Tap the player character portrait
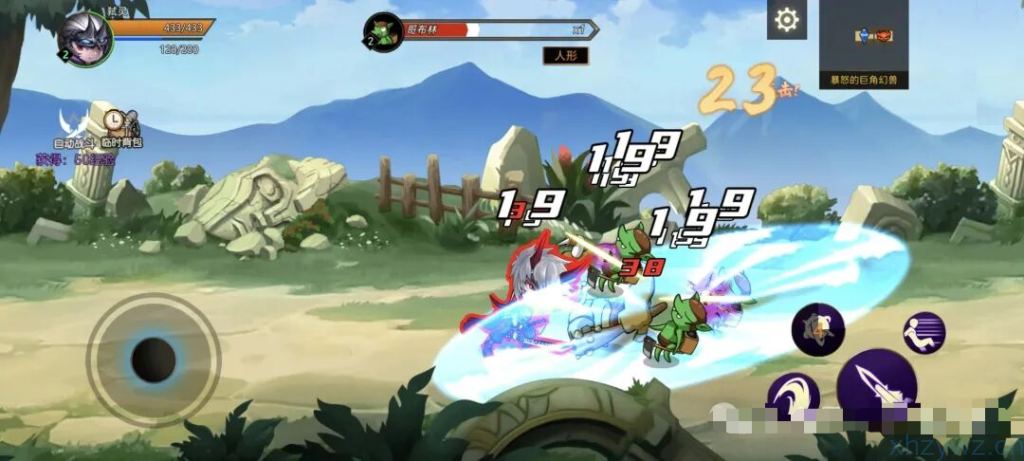 tap(83, 37)
